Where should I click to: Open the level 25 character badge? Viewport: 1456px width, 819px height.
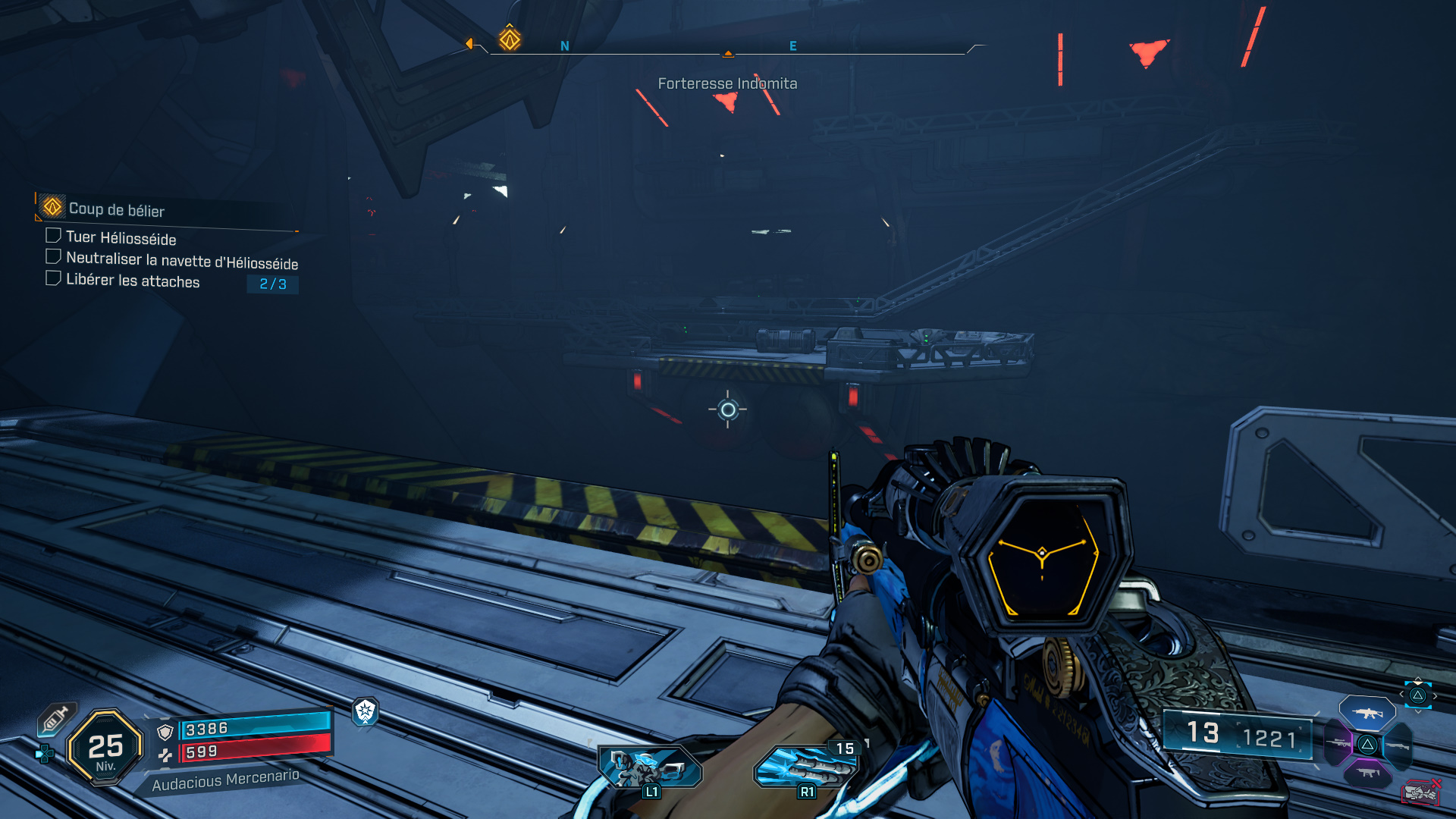coord(105,748)
